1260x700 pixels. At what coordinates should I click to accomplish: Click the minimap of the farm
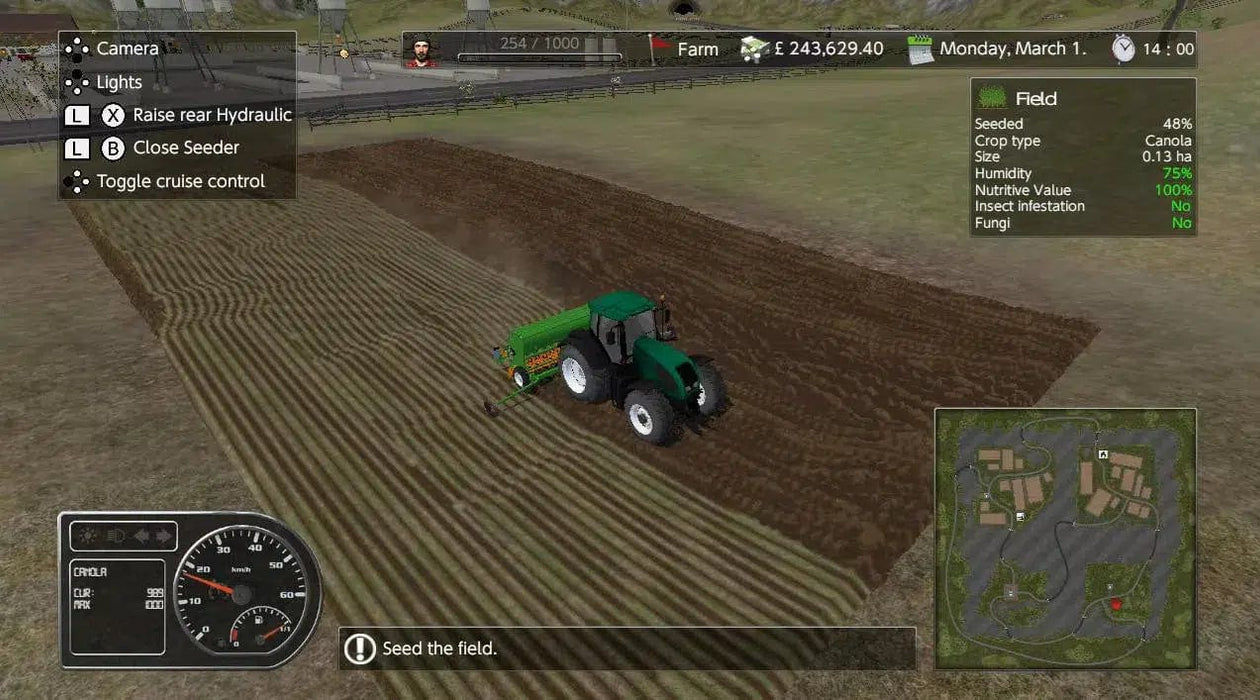tap(1065, 538)
